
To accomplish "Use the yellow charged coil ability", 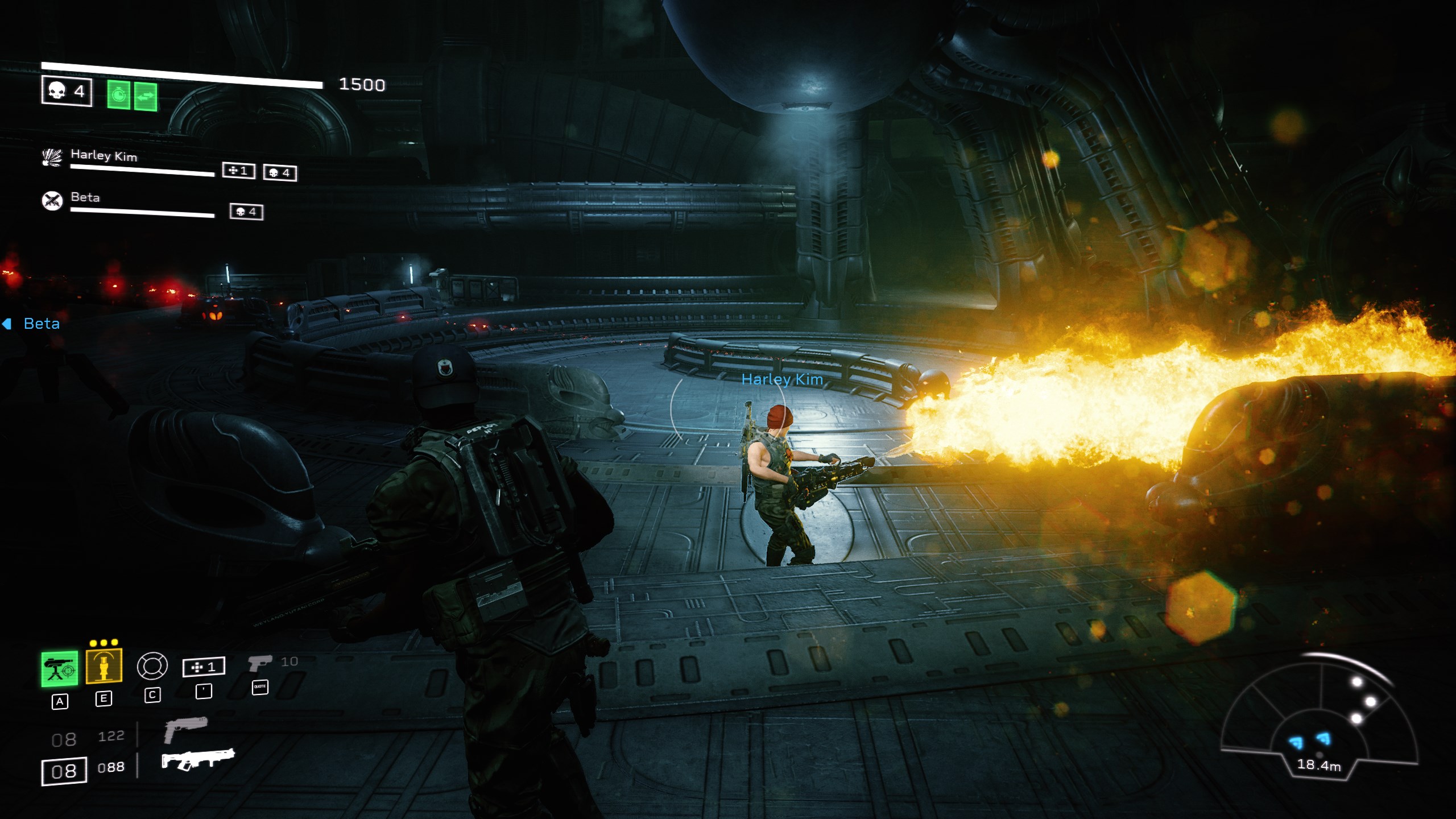I will [x=104, y=665].
